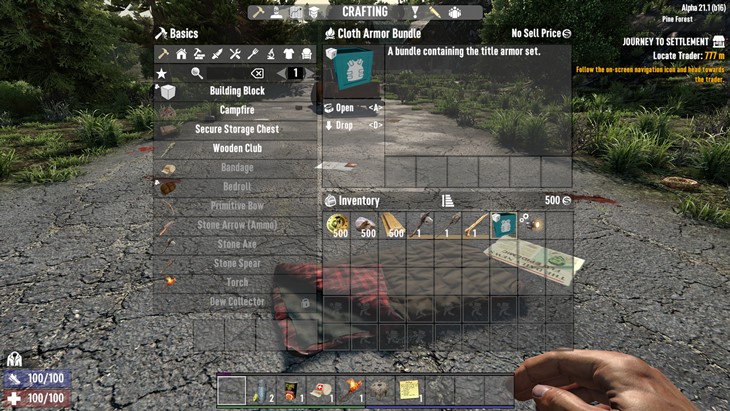Viewport: 730px width, 411px height.
Task: Select the Cloth Armor Bundle in inventory
Action: click(x=503, y=225)
